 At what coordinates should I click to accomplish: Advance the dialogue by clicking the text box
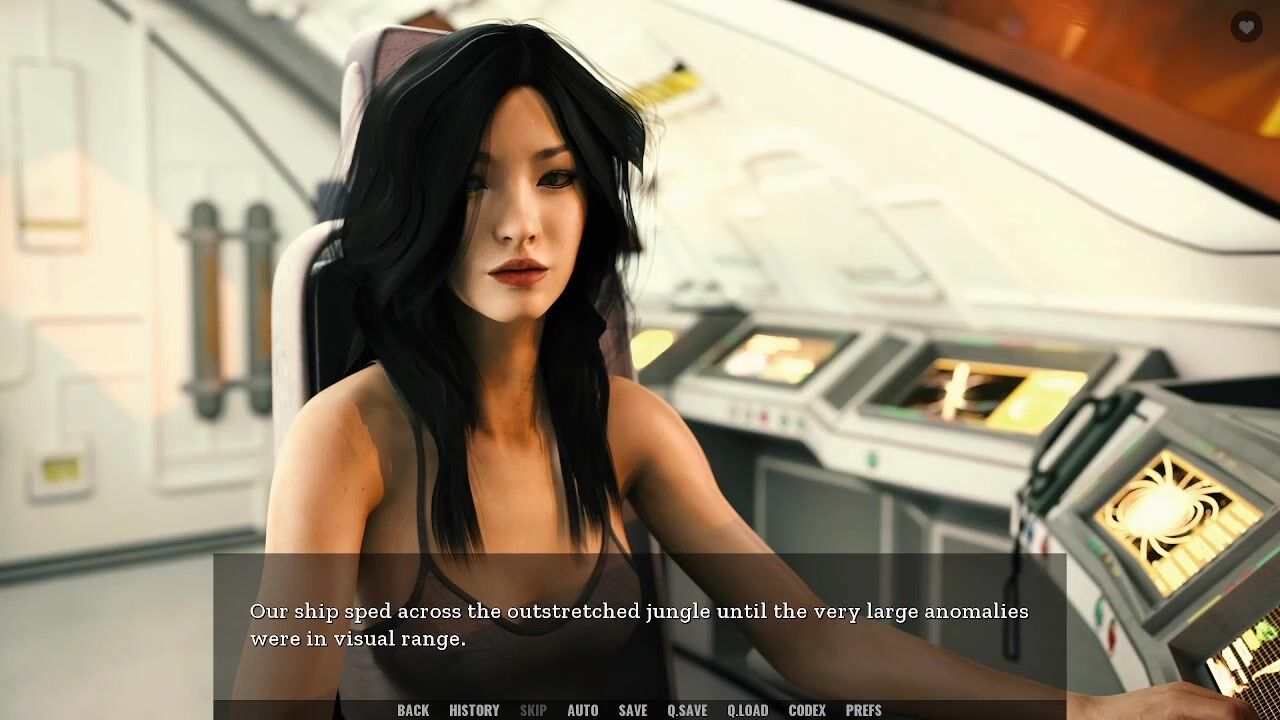tap(640, 625)
